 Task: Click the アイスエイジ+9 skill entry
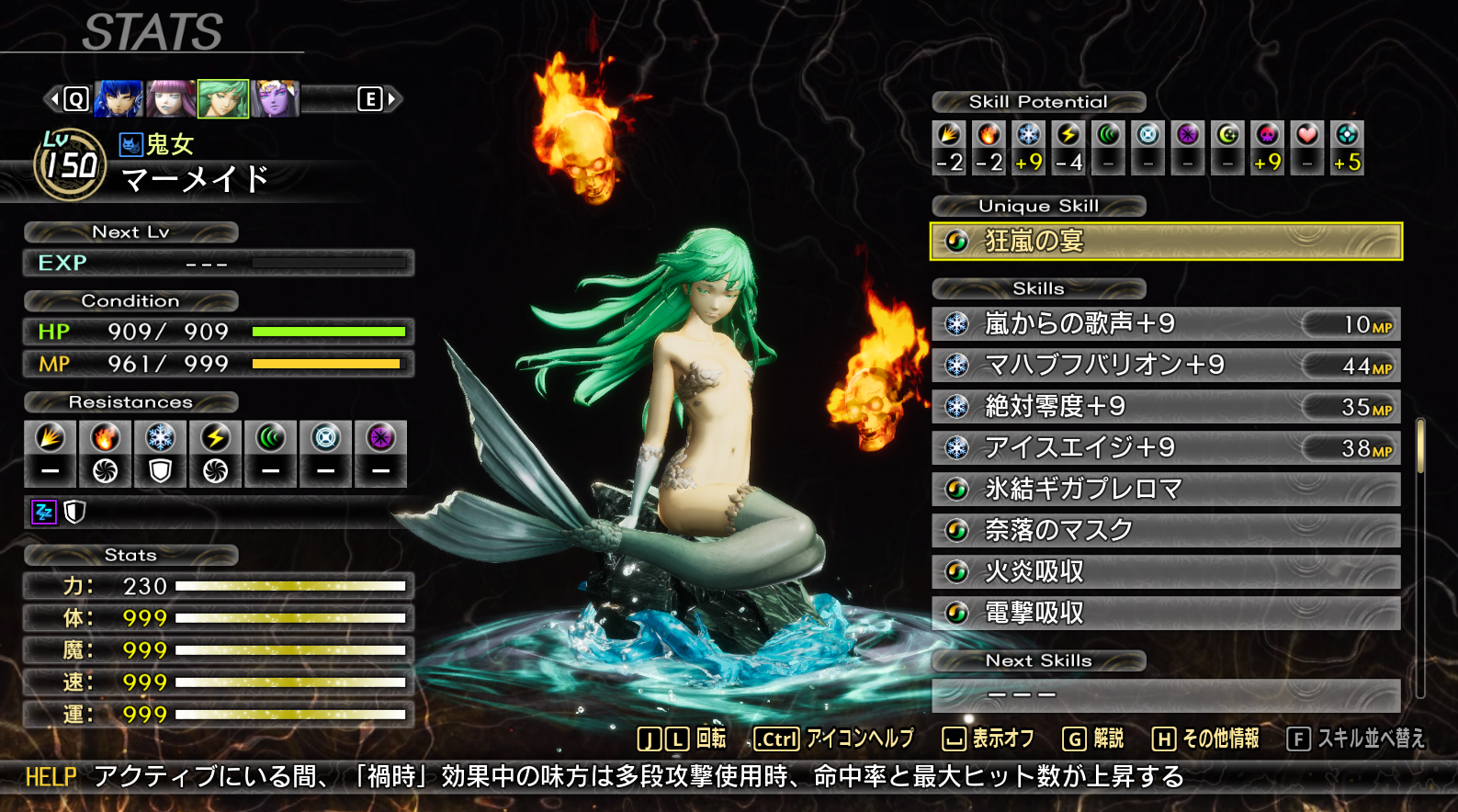(1166, 448)
